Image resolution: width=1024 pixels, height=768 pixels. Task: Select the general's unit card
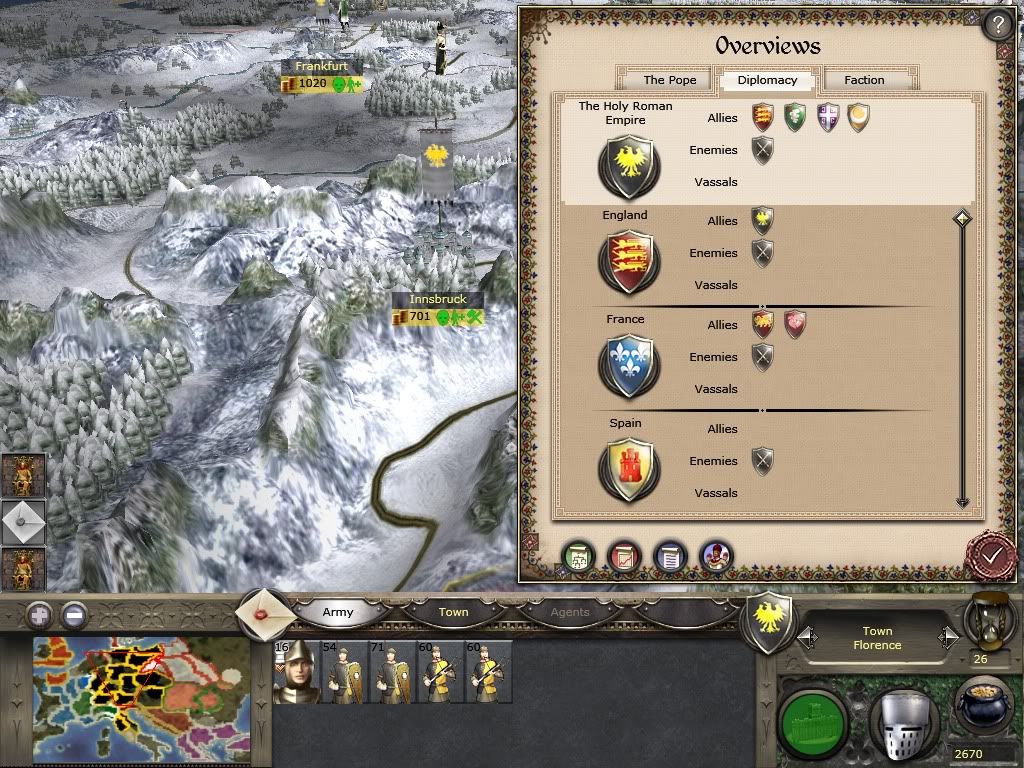click(x=296, y=672)
